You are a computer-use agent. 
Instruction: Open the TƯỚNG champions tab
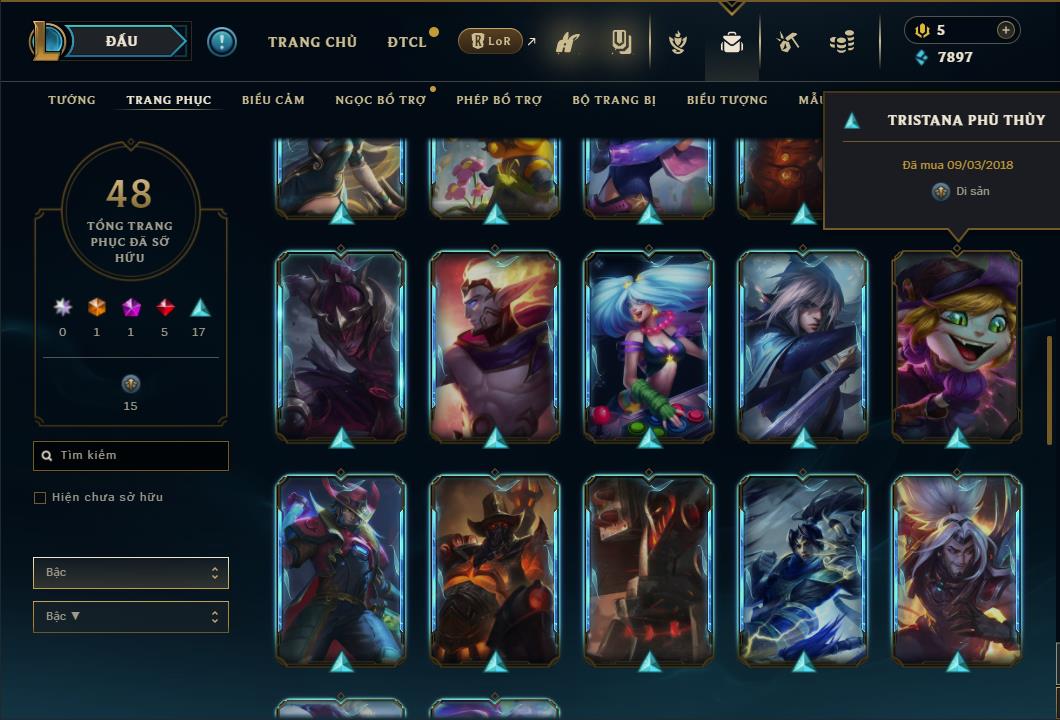[72, 100]
